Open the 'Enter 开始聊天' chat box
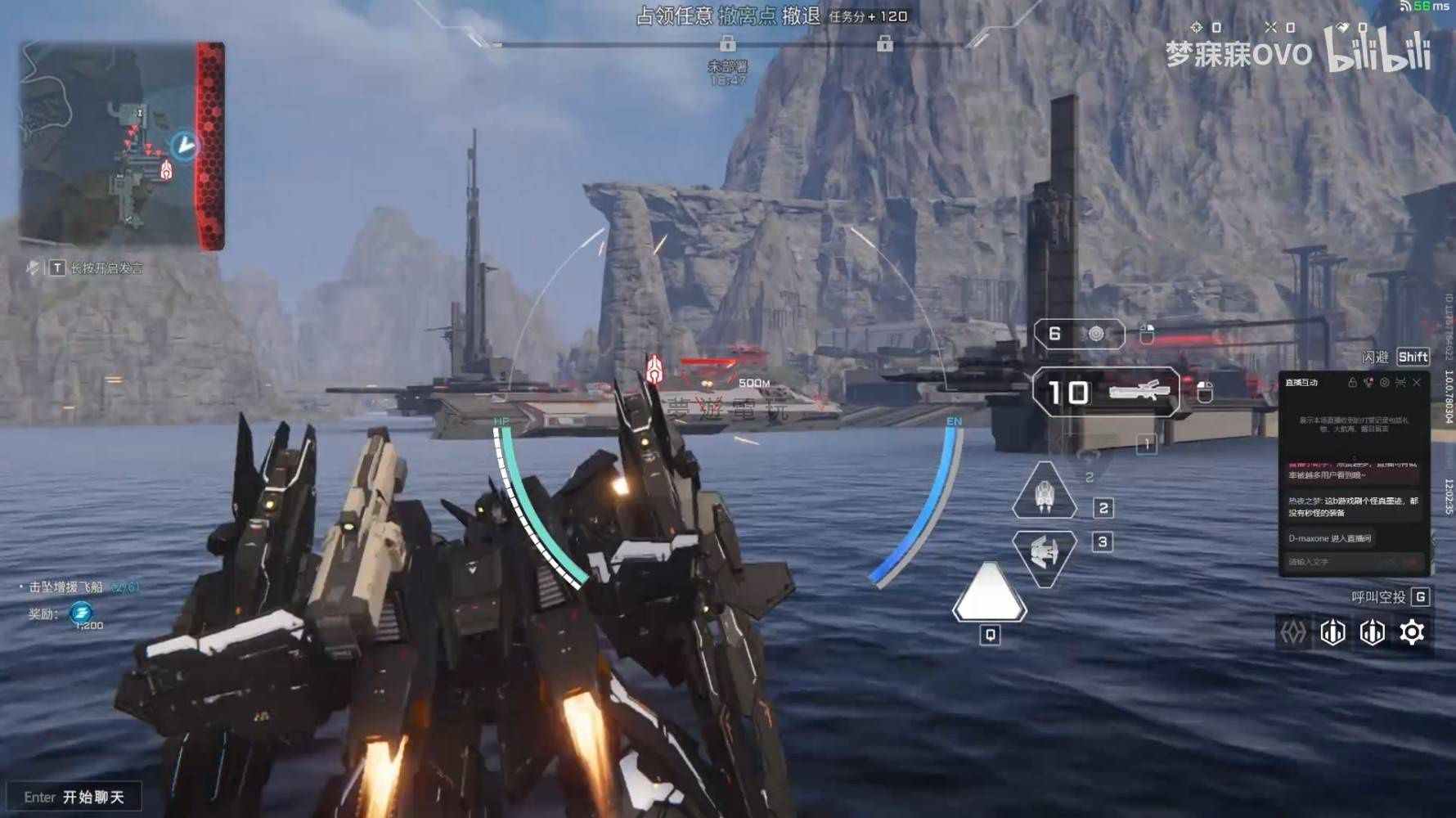The width and height of the screenshot is (1456, 818). pyautogui.click(x=74, y=797)
